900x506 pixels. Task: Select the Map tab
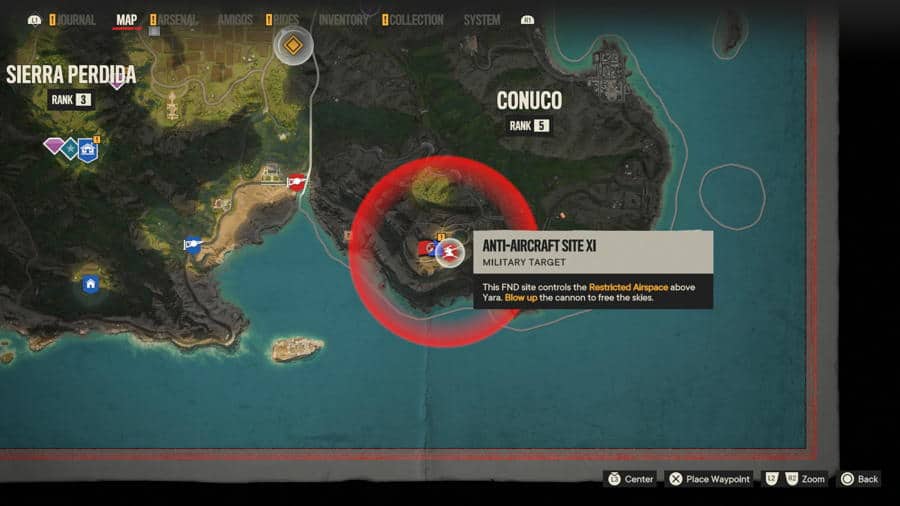(x=127, y=20)
